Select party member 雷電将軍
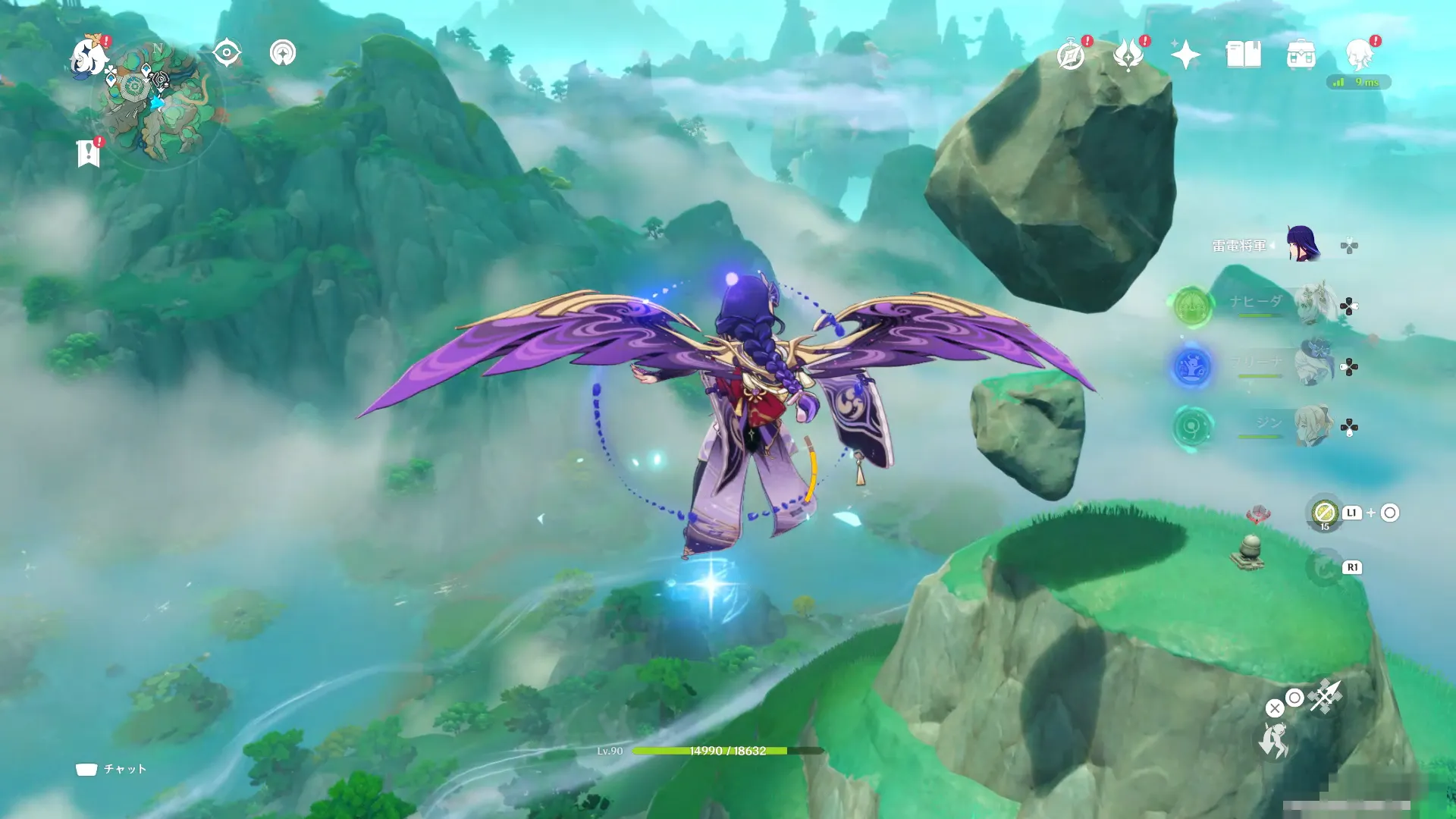This screenshot has width=1456, height=819. [1303, 245]
